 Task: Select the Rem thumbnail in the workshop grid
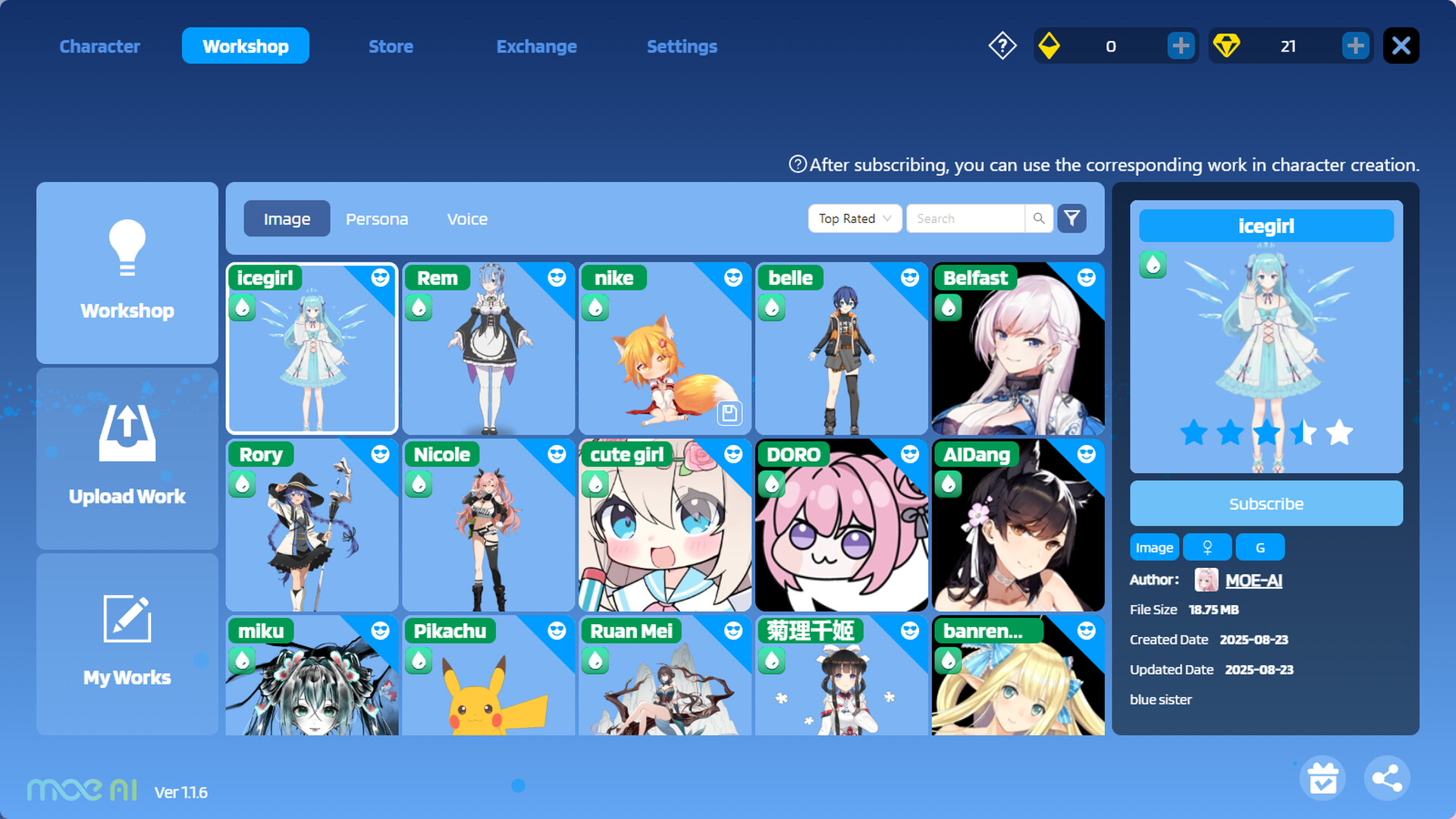488,349
